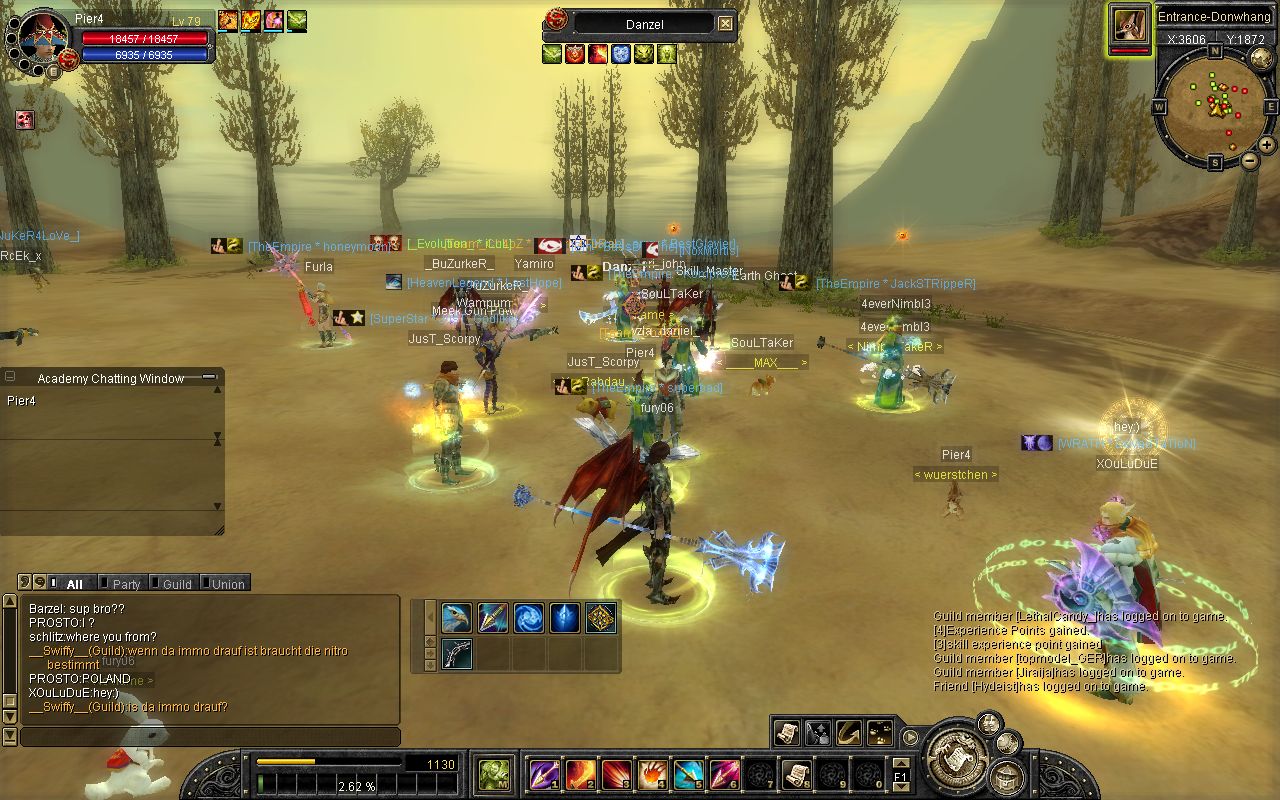1280x800 pixels.
Task: Zoom in the minimap with the plus button
Action: tap(1266, 144)
